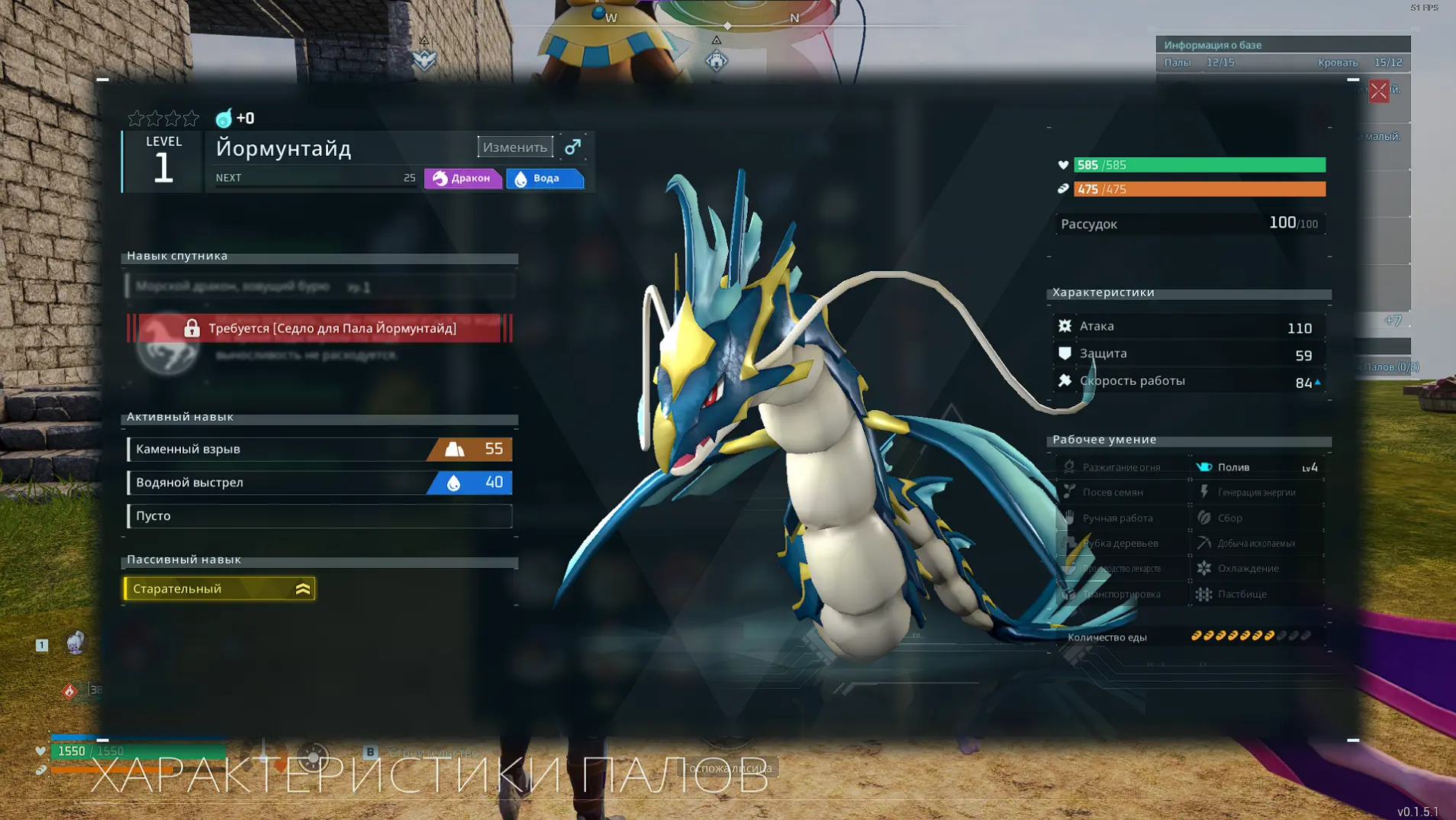1456x820 pixels.
Task: Select the Полив work suitability entry
Action: click(1257, 467)
